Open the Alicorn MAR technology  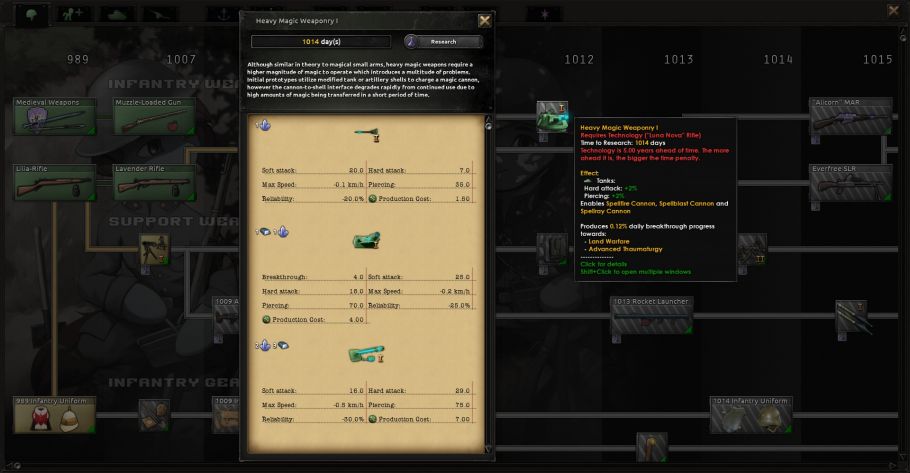point(850,116)
